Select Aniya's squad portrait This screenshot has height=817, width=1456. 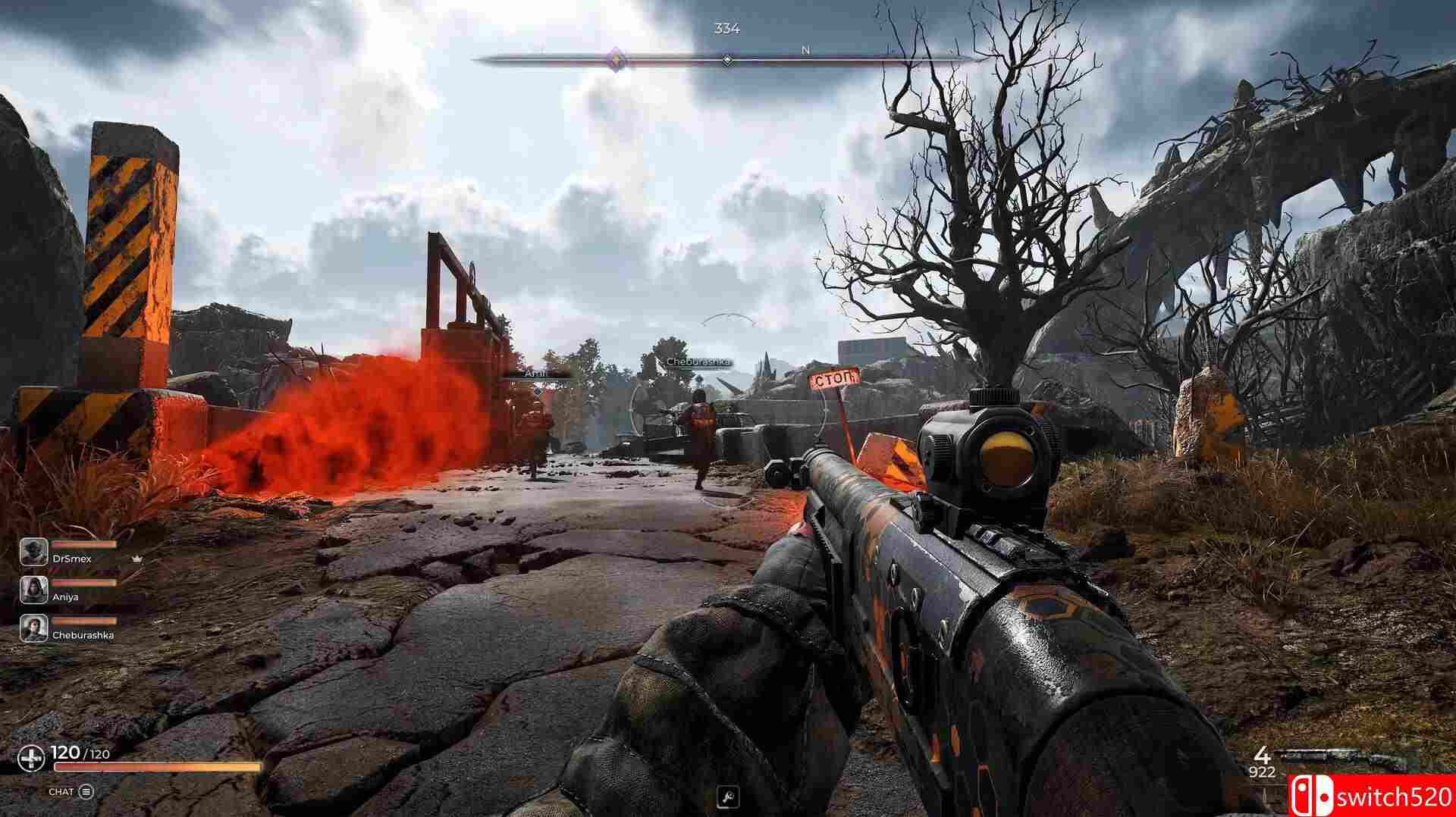[x=33, y=590]
